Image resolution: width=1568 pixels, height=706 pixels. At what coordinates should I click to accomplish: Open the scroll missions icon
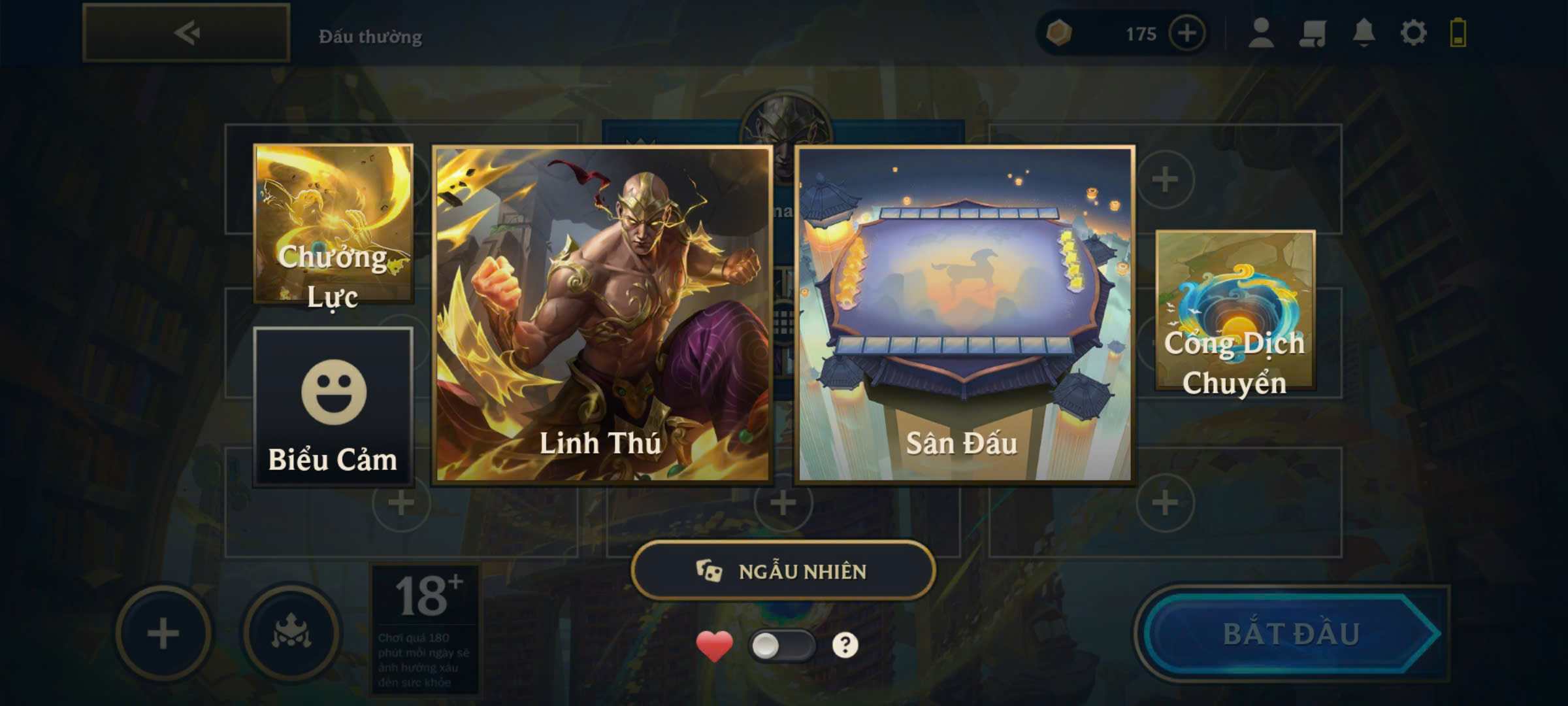1312,33
